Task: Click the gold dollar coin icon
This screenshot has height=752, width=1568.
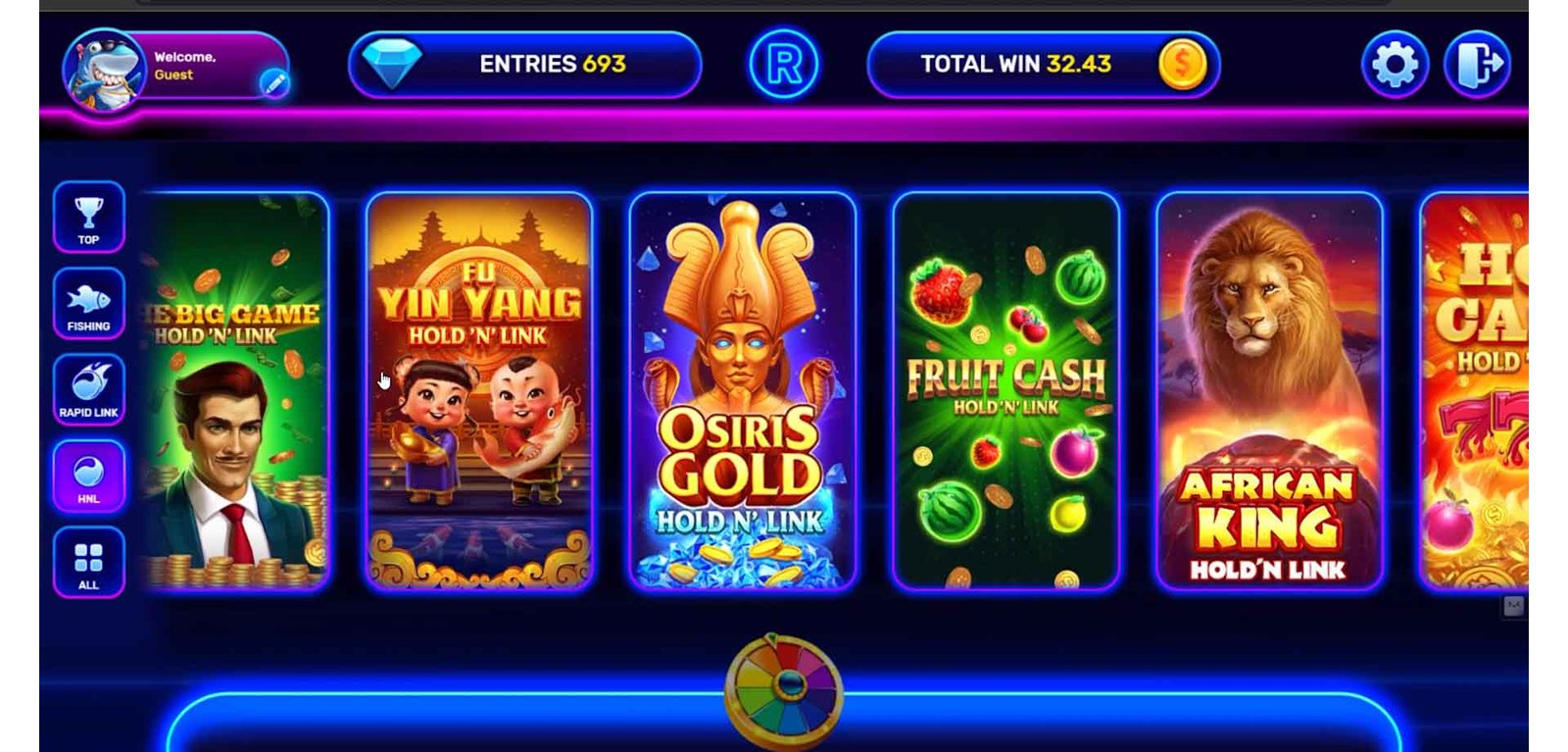Action: point(1182,65)
